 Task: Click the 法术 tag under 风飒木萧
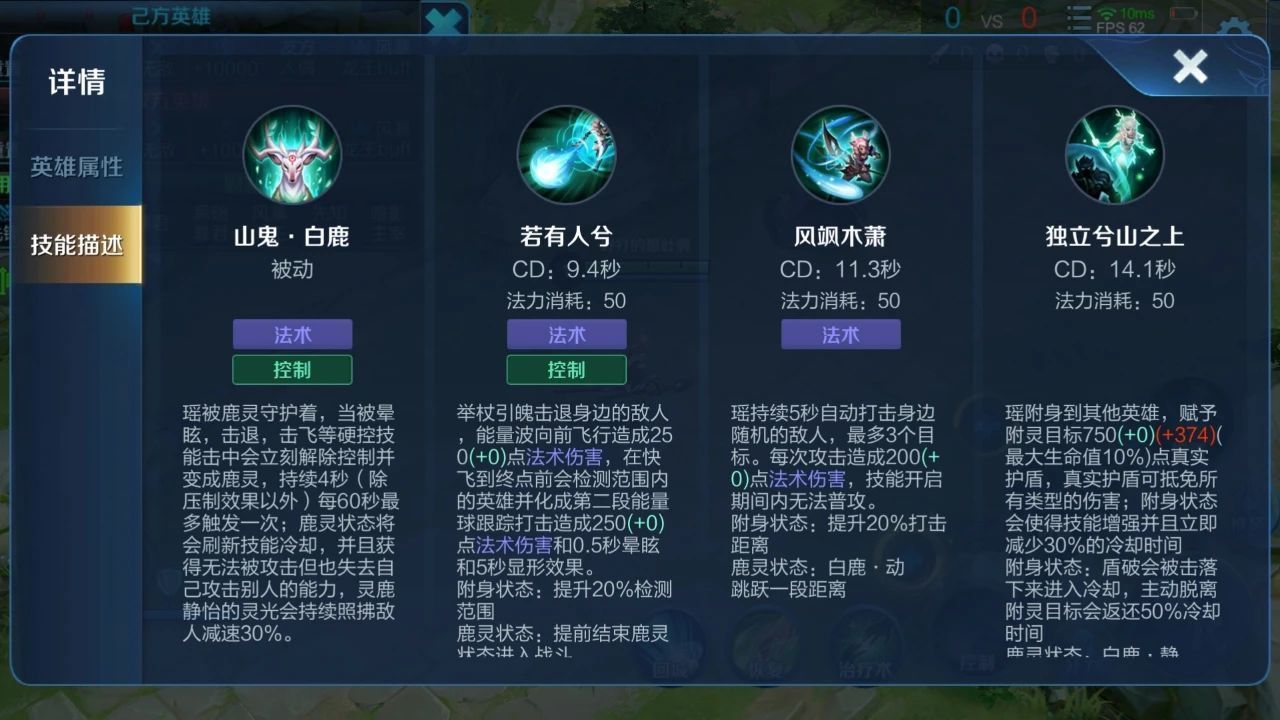click(x=840, y=334)
